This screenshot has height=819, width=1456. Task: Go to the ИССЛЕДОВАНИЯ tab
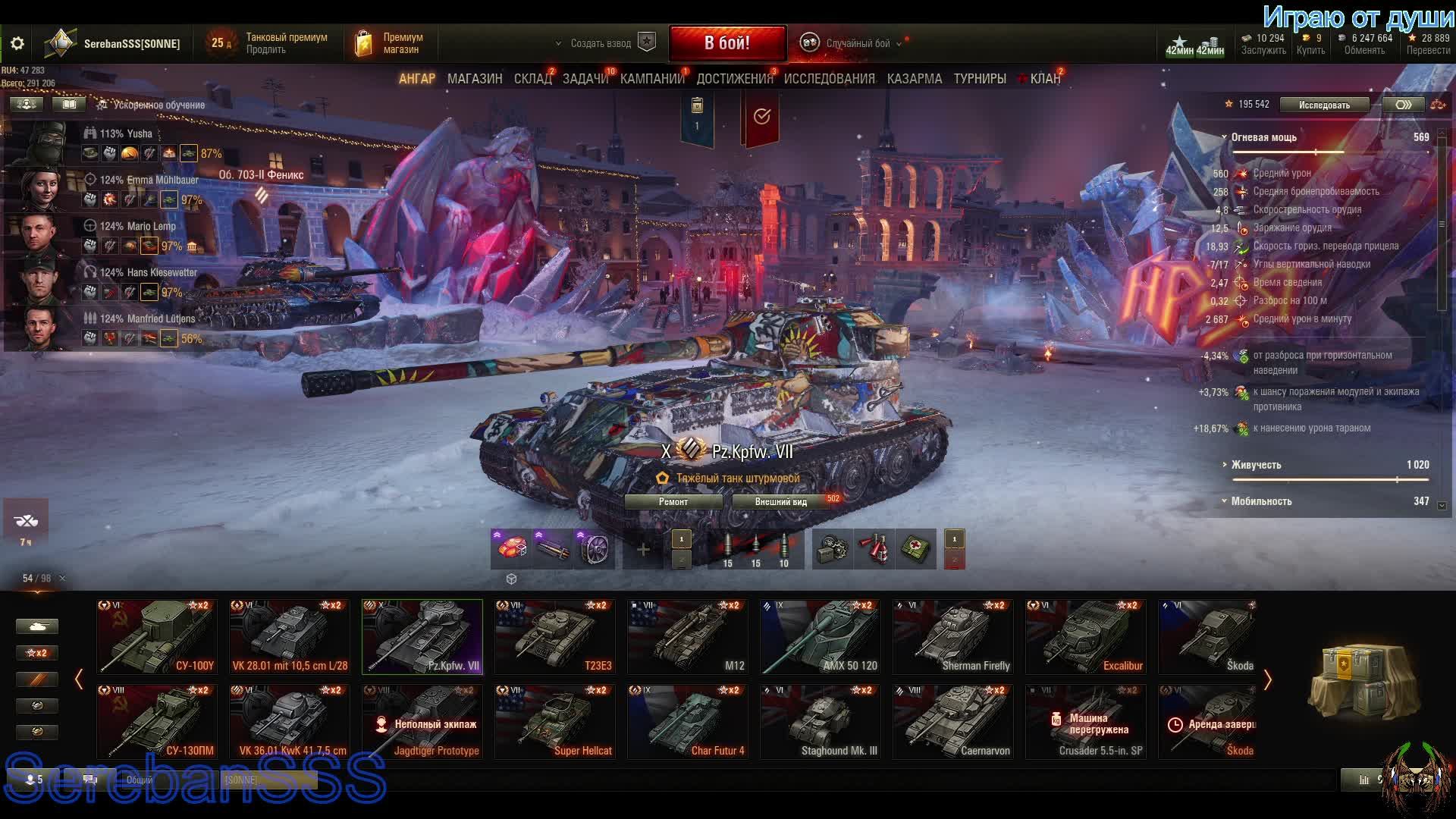point(829,79)
